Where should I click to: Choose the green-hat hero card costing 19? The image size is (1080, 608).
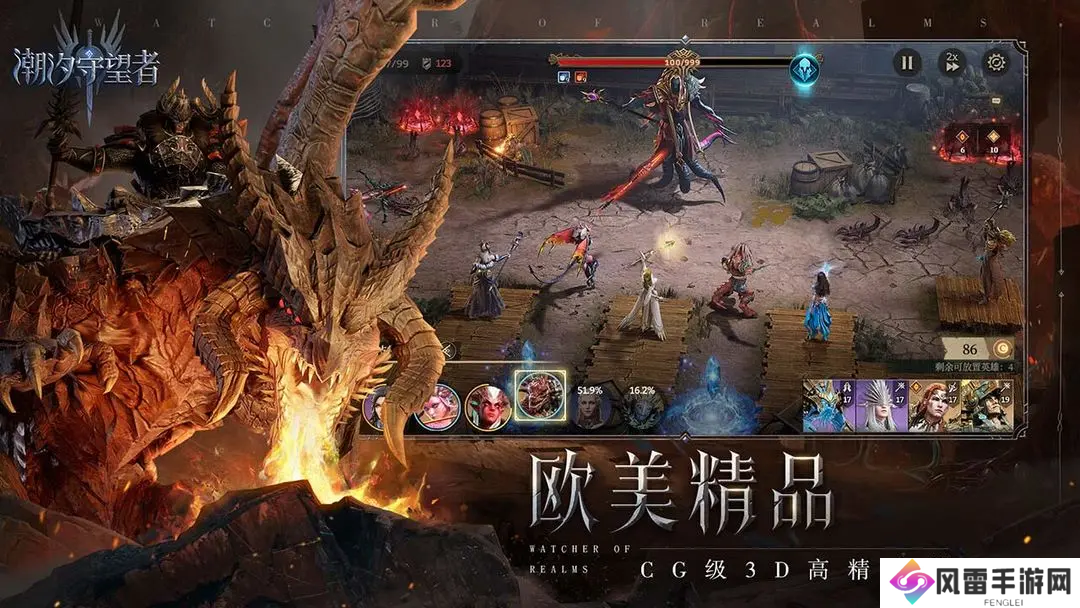coord(983,404)
